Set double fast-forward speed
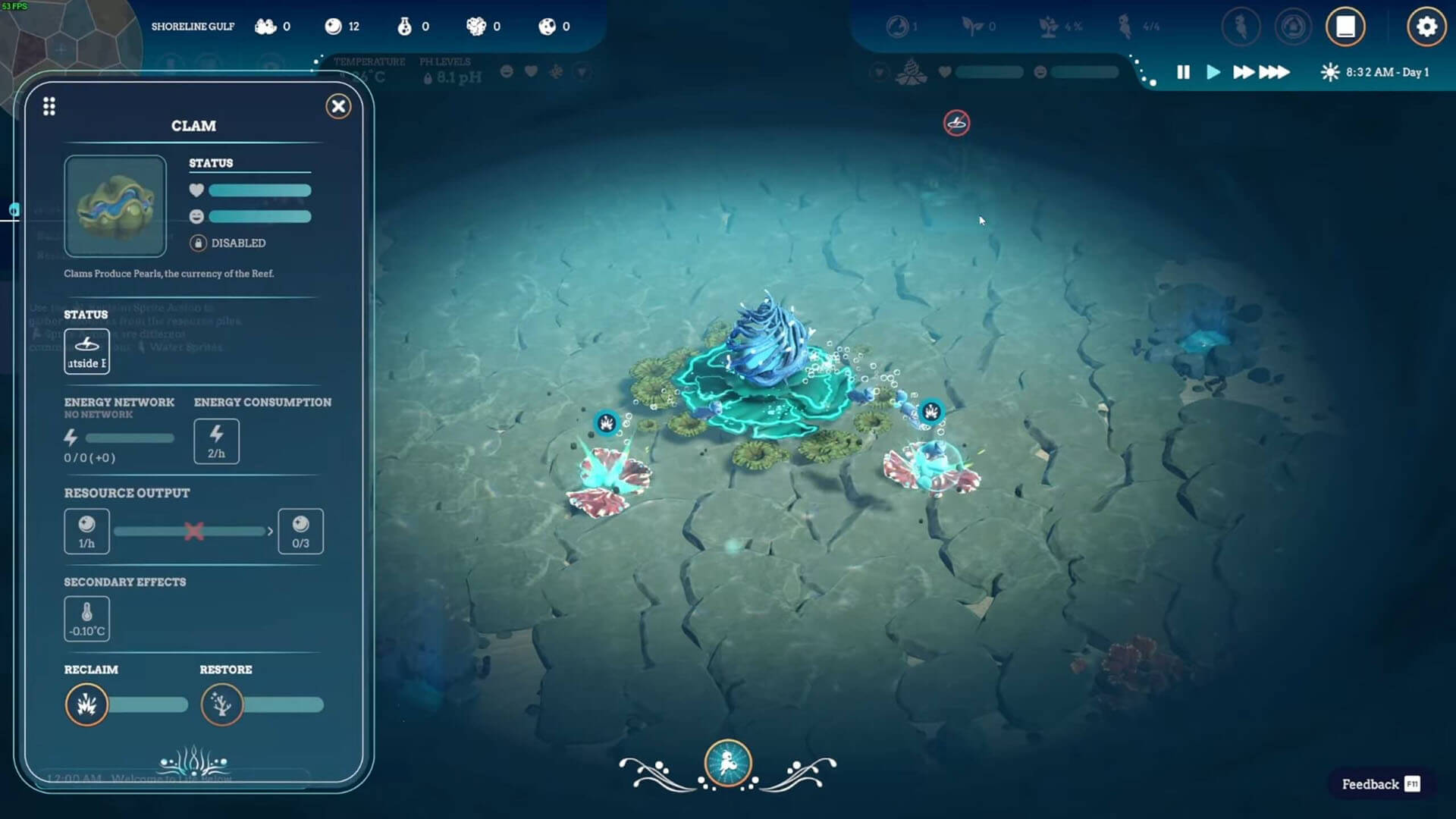This screenshot has width=1456, height=819. [1243, 72]
